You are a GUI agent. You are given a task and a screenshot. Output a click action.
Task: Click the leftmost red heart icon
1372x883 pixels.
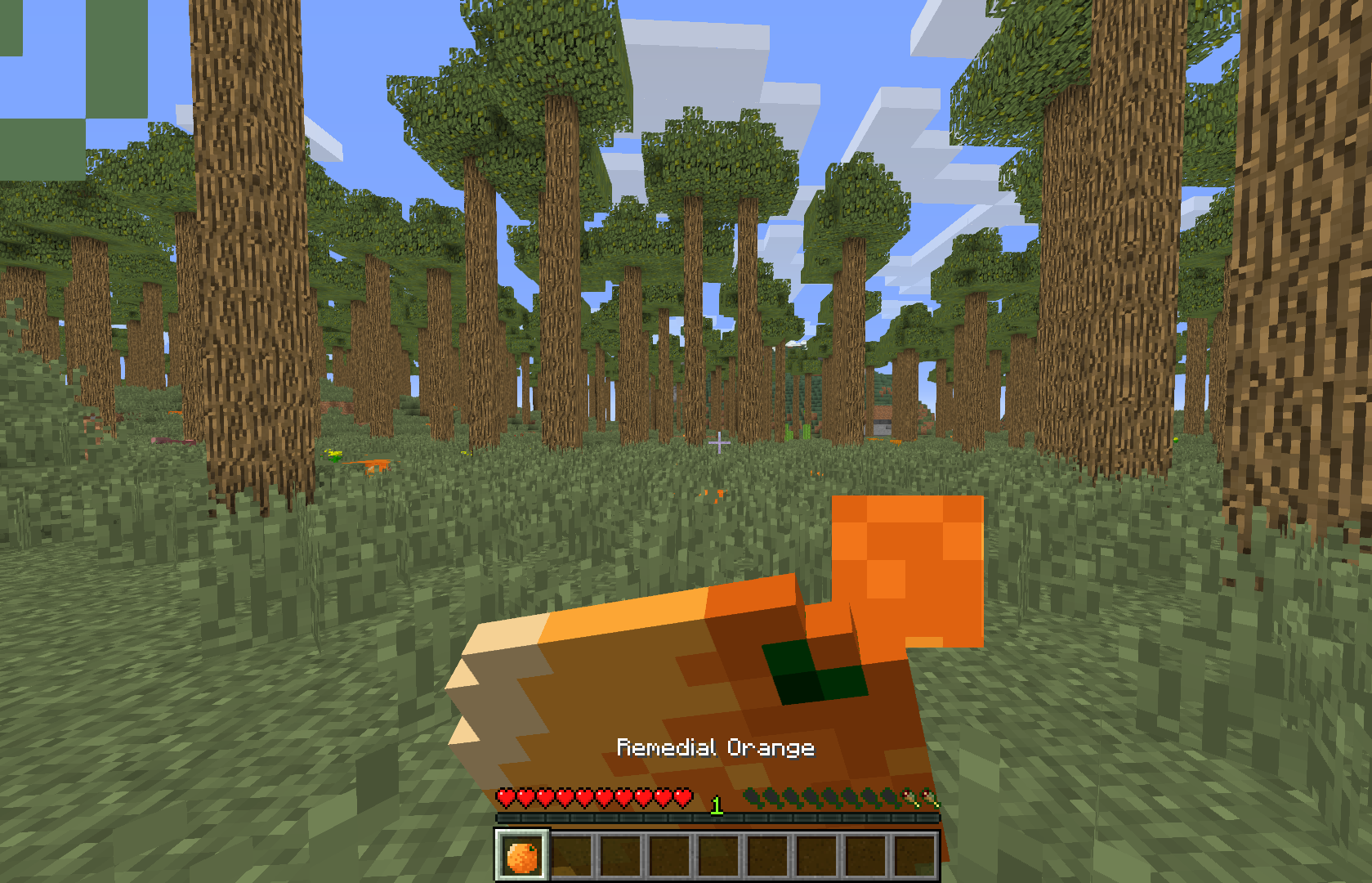[x=507, y=797]
